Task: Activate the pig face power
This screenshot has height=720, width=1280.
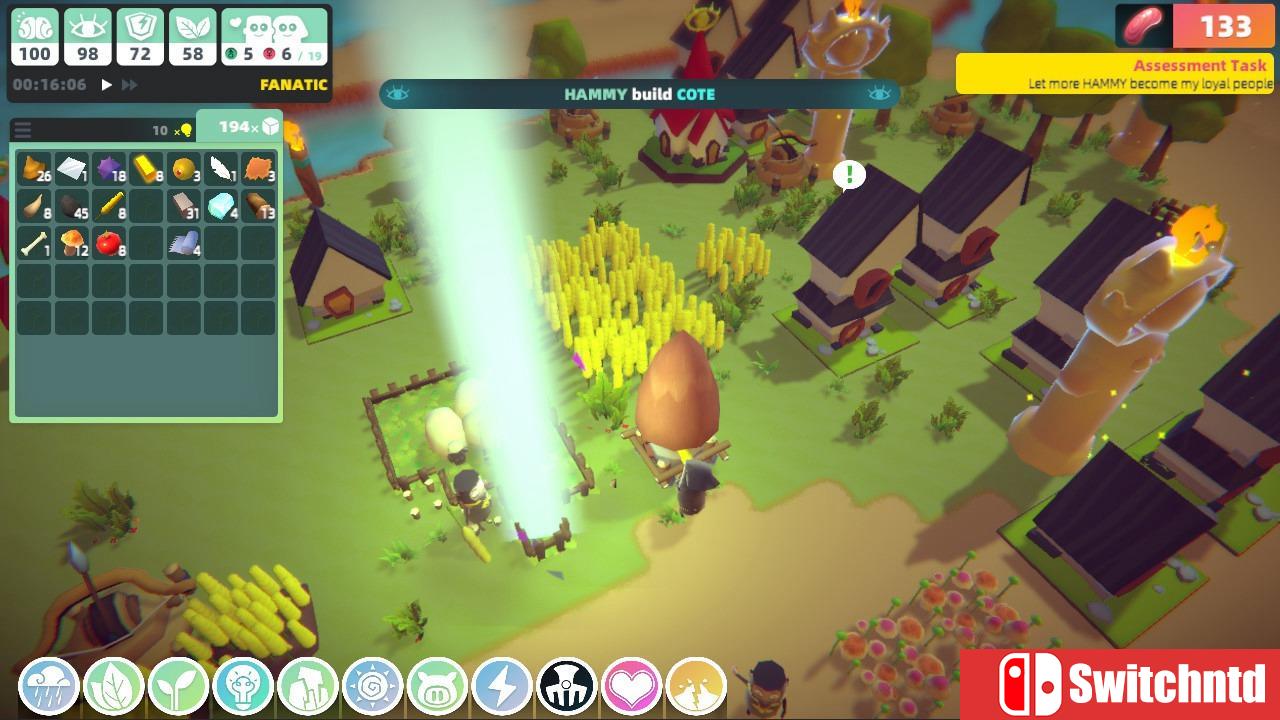Action: tap(437, 687)
